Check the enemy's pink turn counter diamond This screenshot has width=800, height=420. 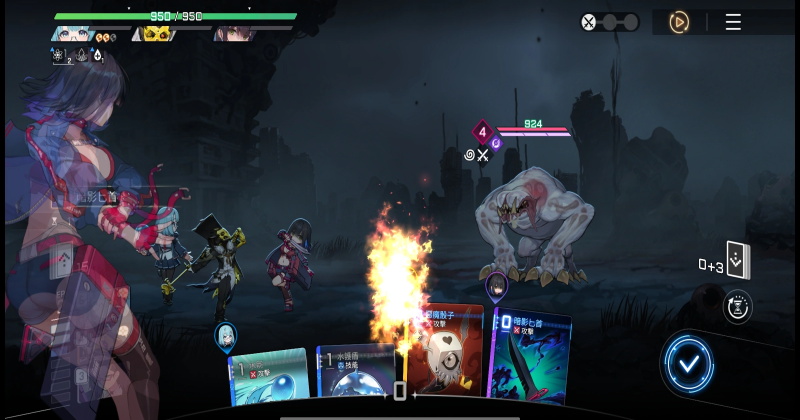tap(482, 131)
